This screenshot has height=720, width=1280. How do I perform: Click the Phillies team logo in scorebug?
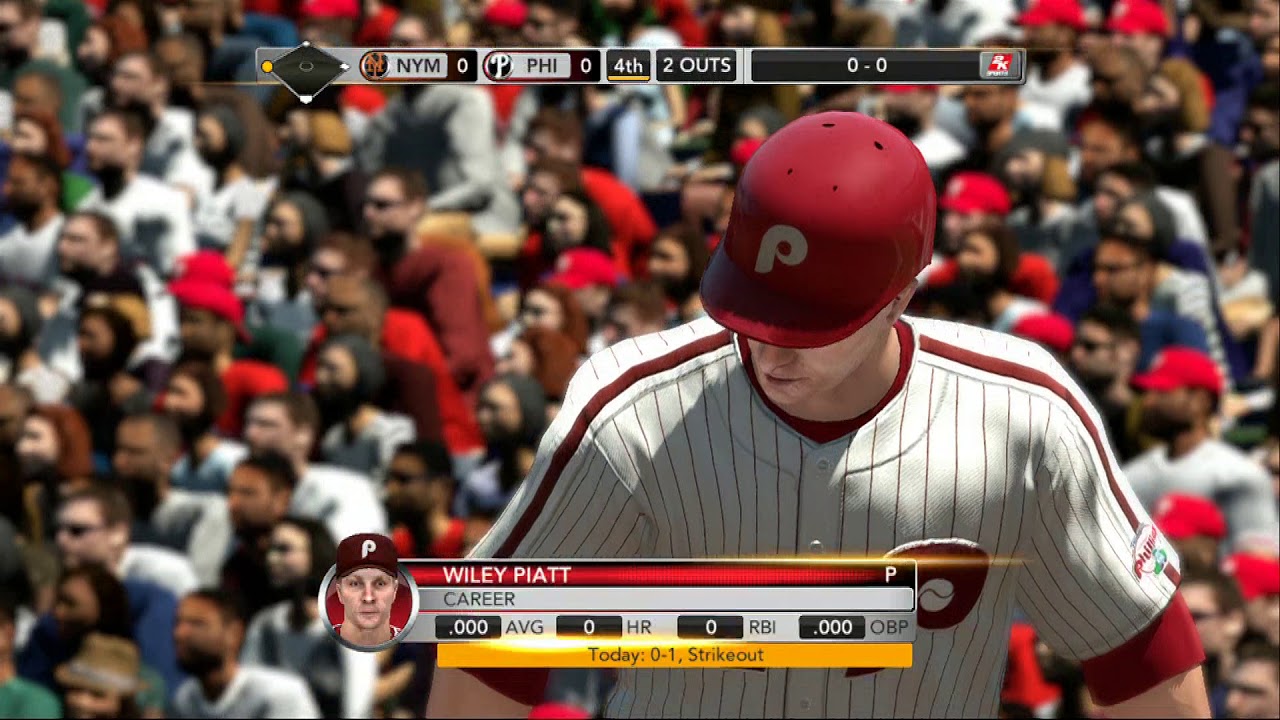[497, 66]
